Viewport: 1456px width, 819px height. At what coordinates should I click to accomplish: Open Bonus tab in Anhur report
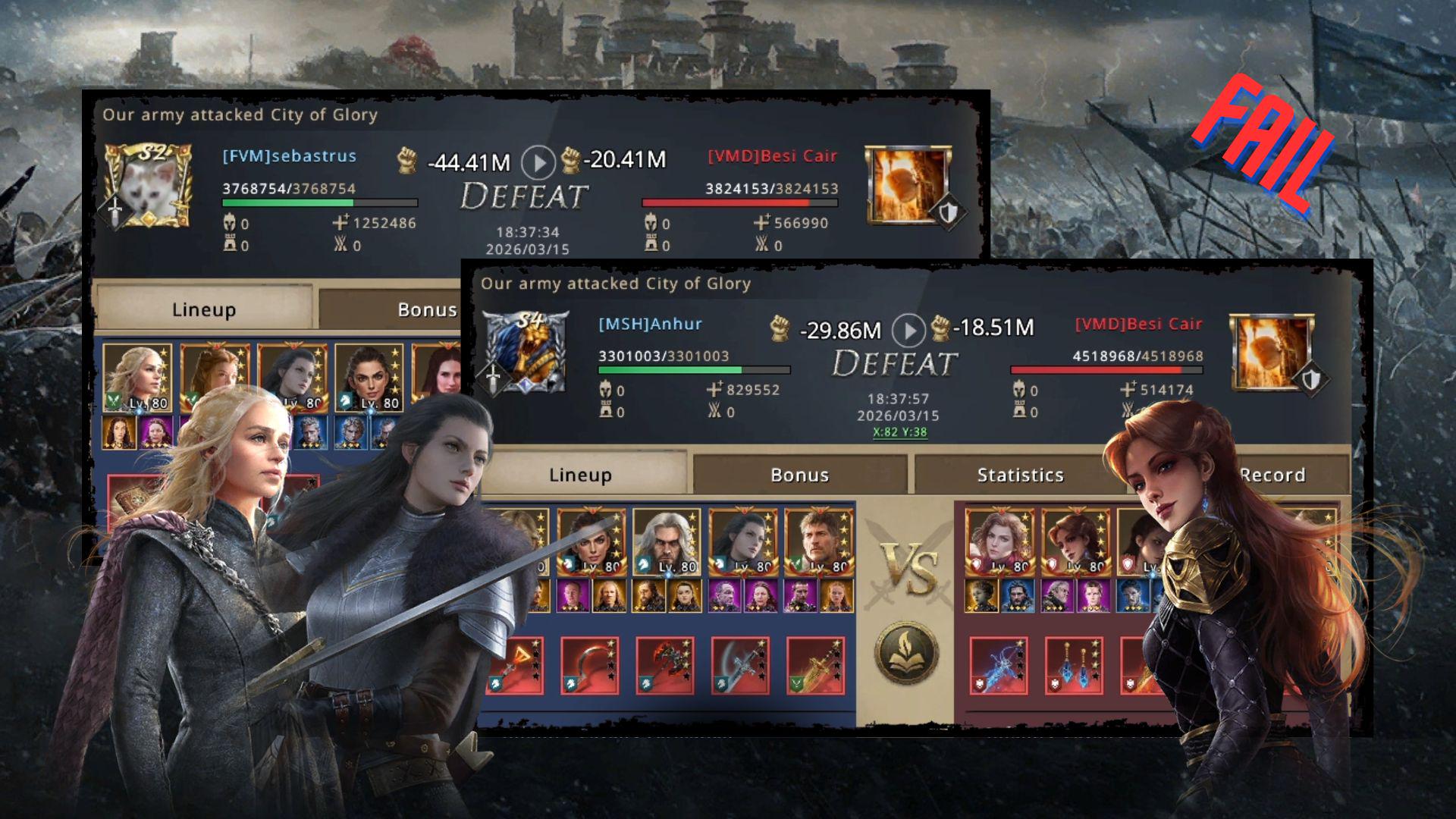[x=799, y=475]
